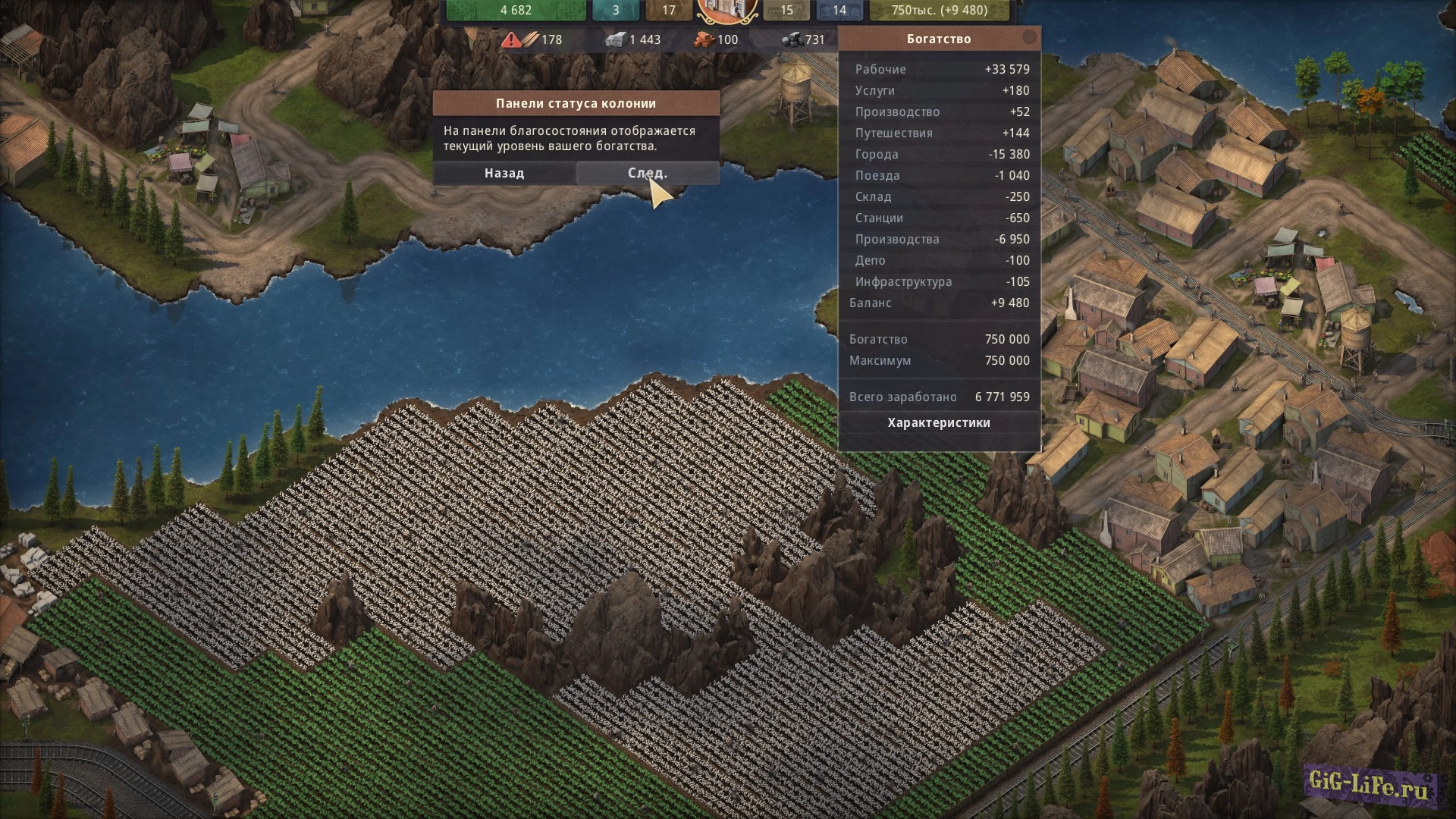Select the wood planks resource with warning

(532, 39)
